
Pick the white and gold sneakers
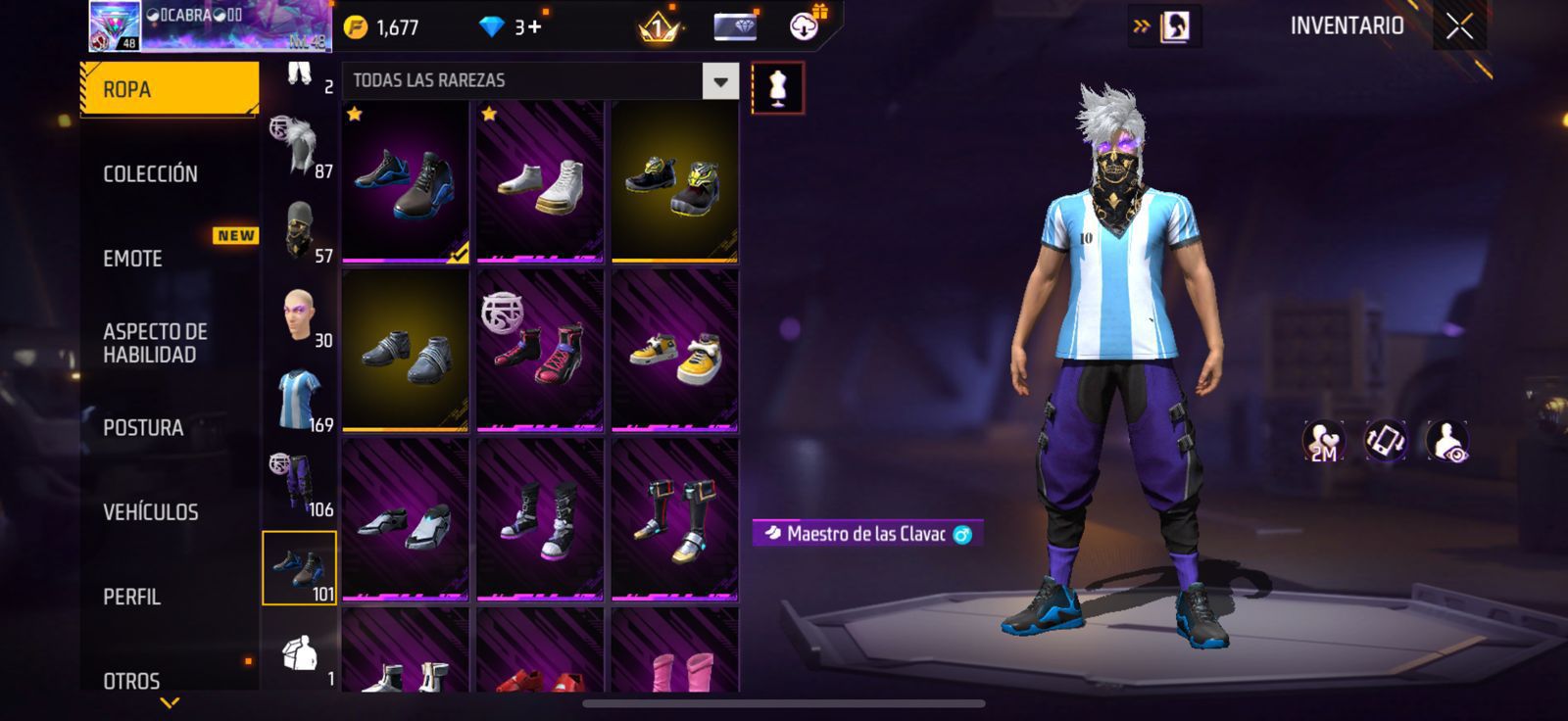click(540, 182)
